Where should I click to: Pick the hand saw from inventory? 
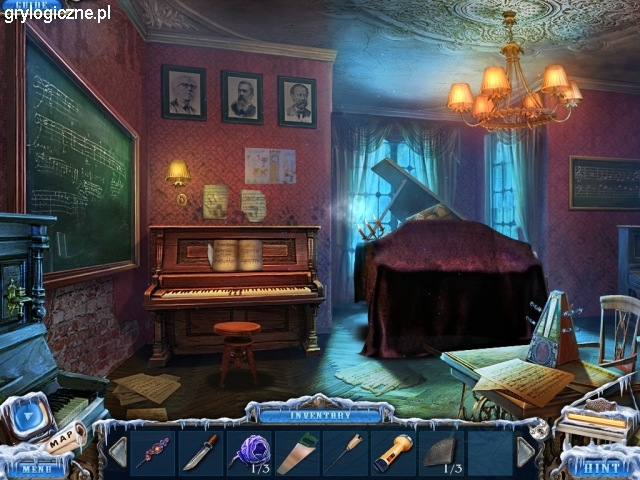pos(296,453)
